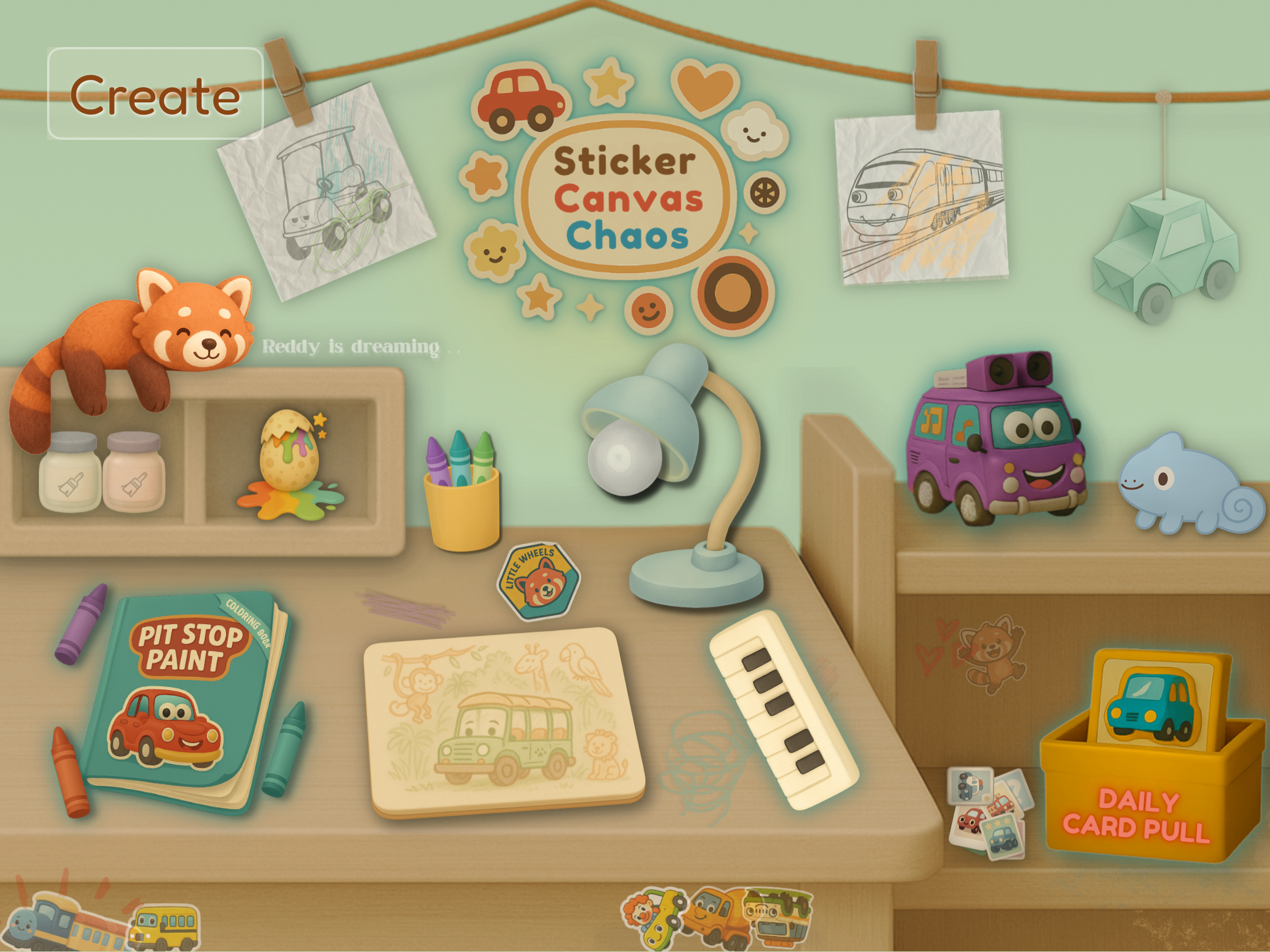The image size is (1270, 952).
Task: Click the Little Wheels red panda badge
Action: coord(539,581)
